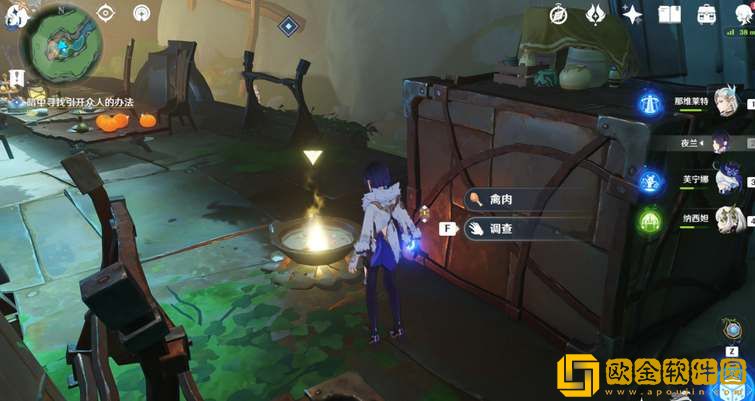Open the battle pass emblem icon
The width and height of the screenshot is (755, 401).
tap(595, 14)
